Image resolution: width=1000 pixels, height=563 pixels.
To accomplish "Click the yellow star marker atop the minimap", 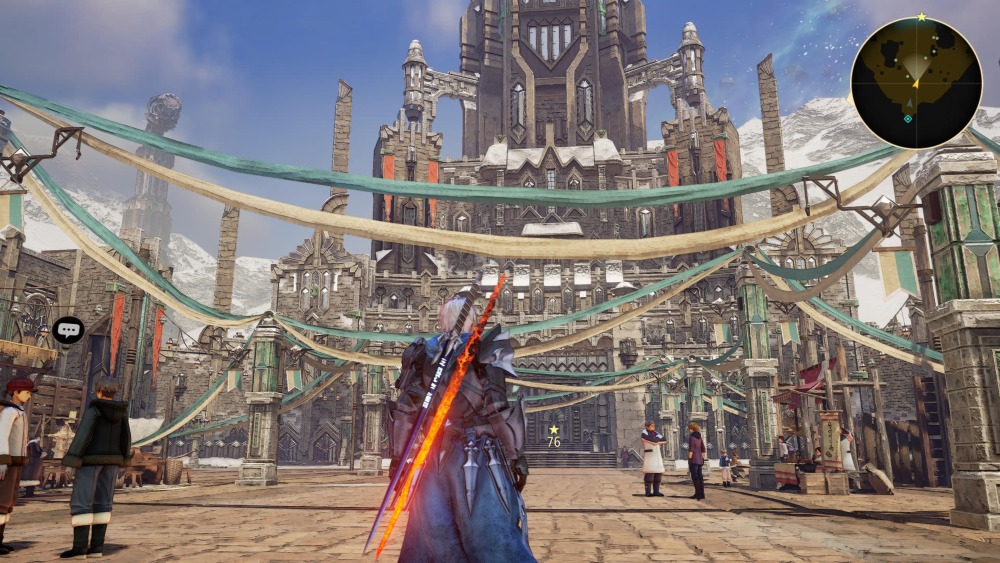I will click(x=921, y=17).
